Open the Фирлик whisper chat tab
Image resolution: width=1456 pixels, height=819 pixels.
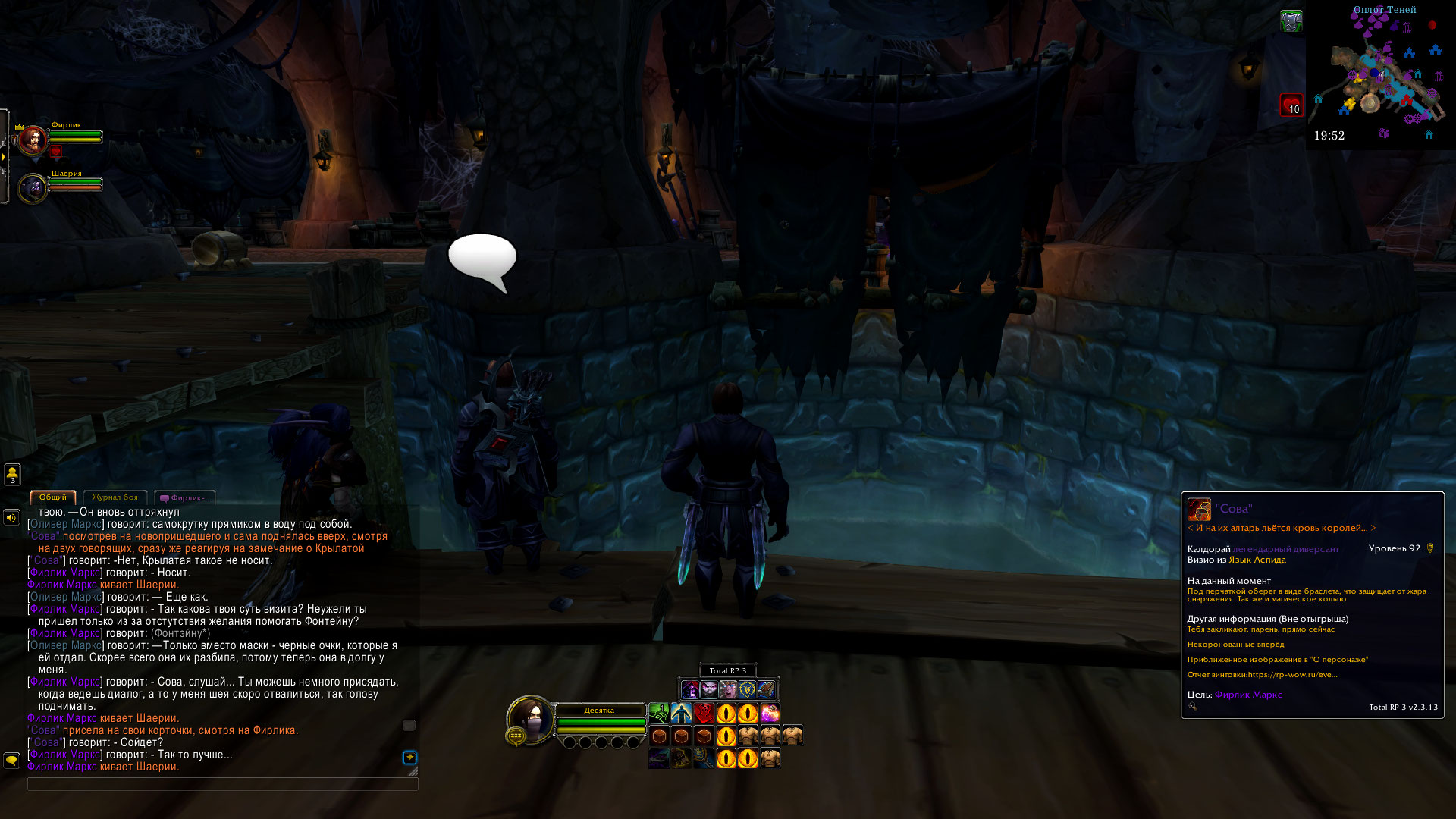coord(185,498)
